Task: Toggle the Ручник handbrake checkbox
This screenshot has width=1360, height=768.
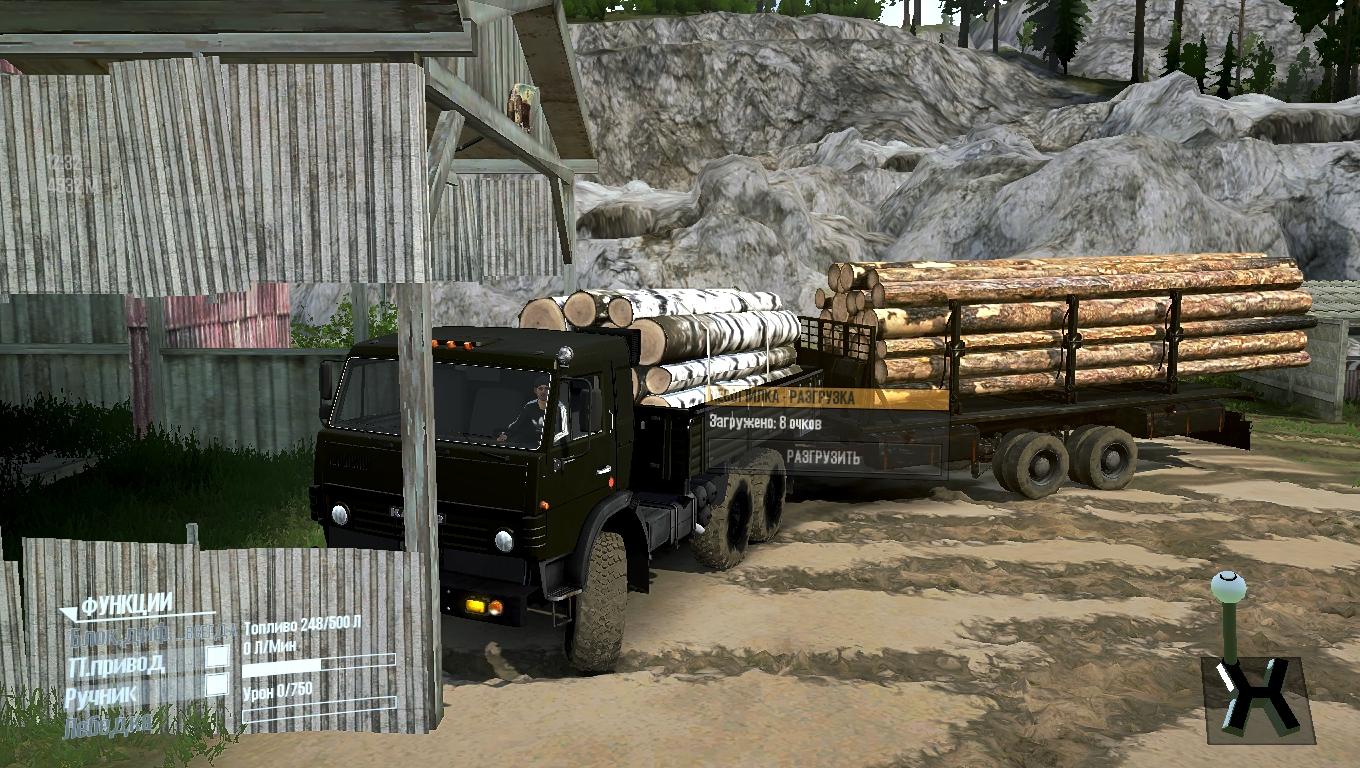Action: tap(217, 685)
